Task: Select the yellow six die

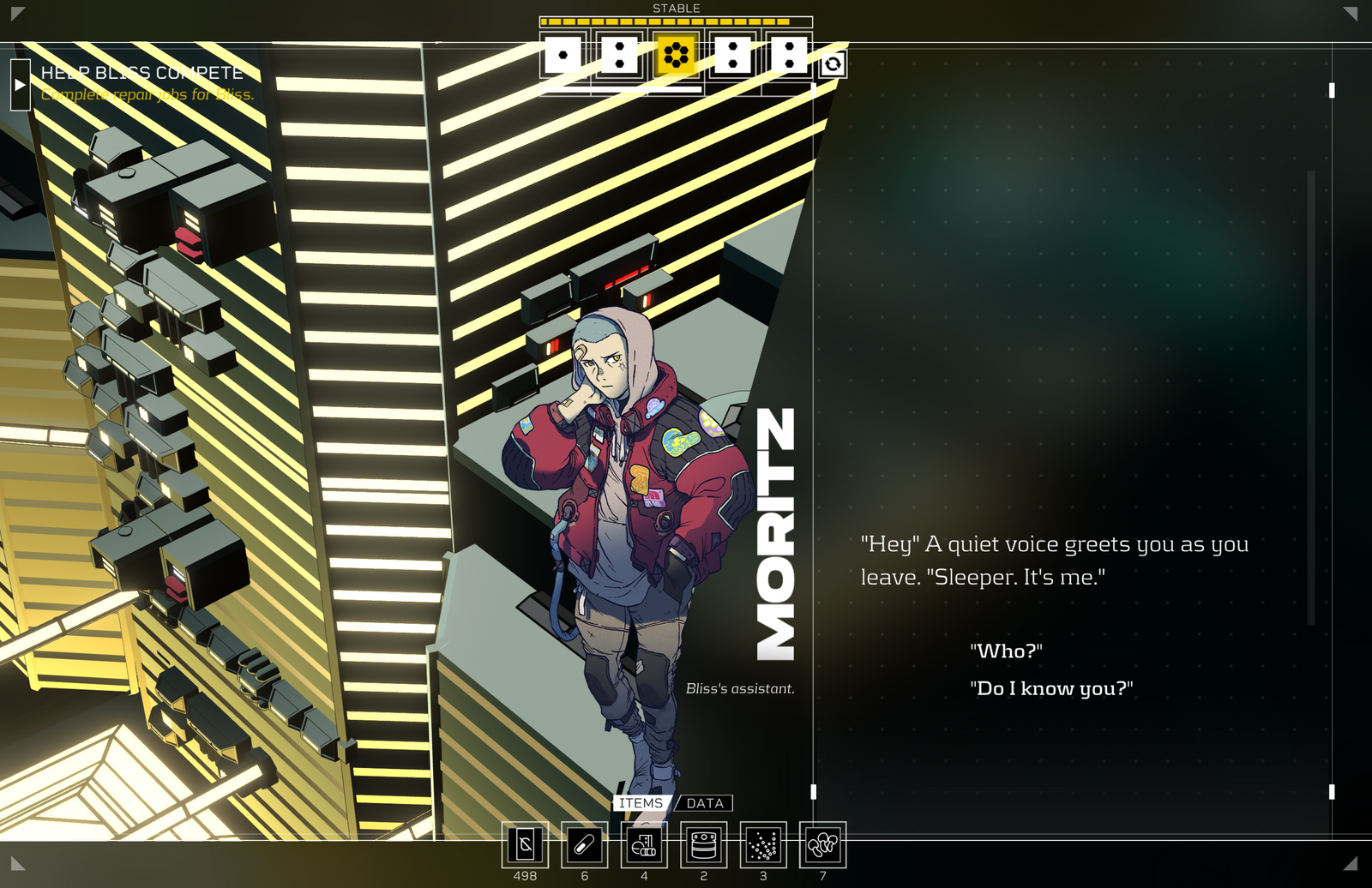Action: click(676, 56)
